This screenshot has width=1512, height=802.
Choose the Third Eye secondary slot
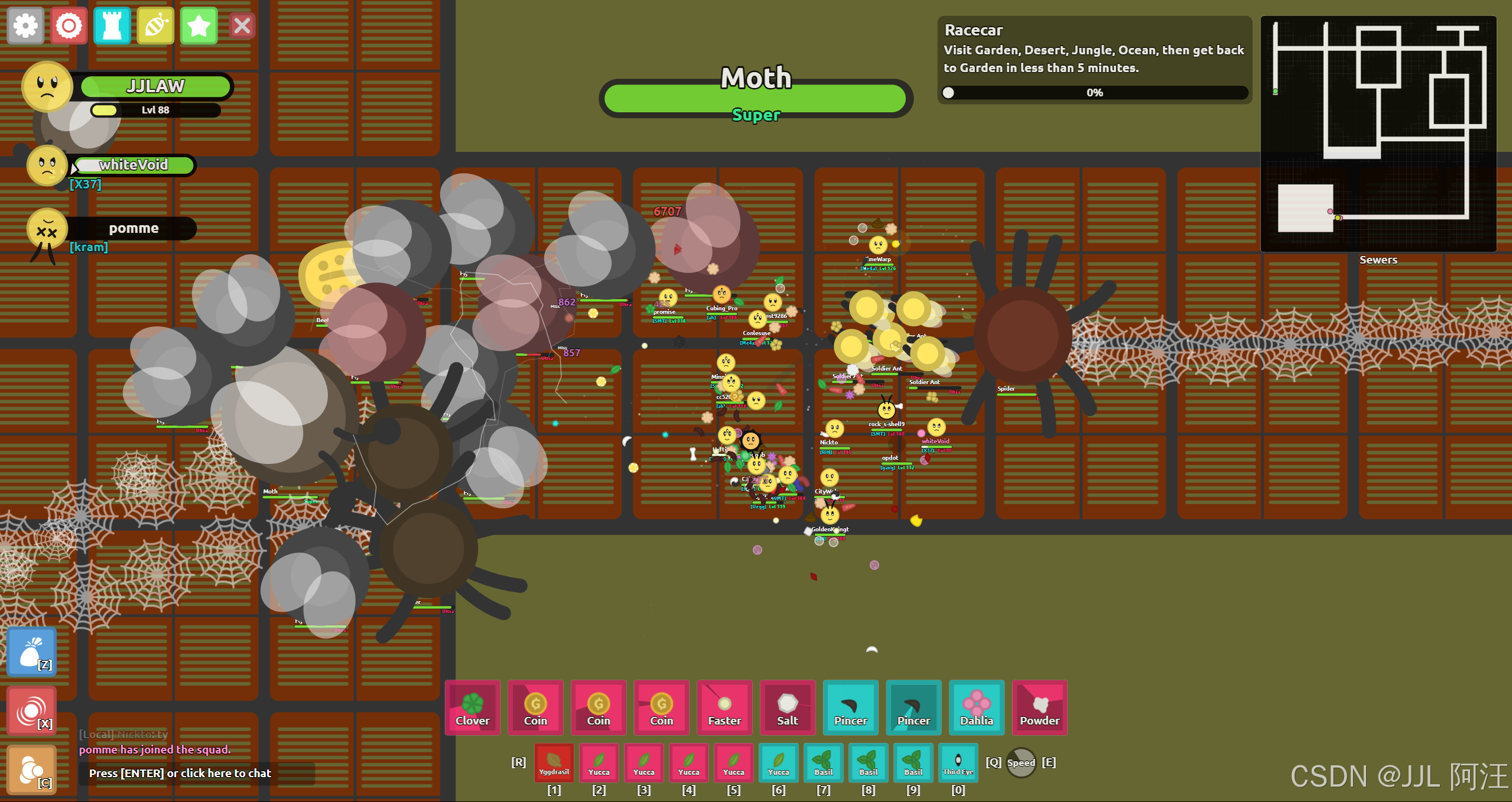[x=958, y=762]
